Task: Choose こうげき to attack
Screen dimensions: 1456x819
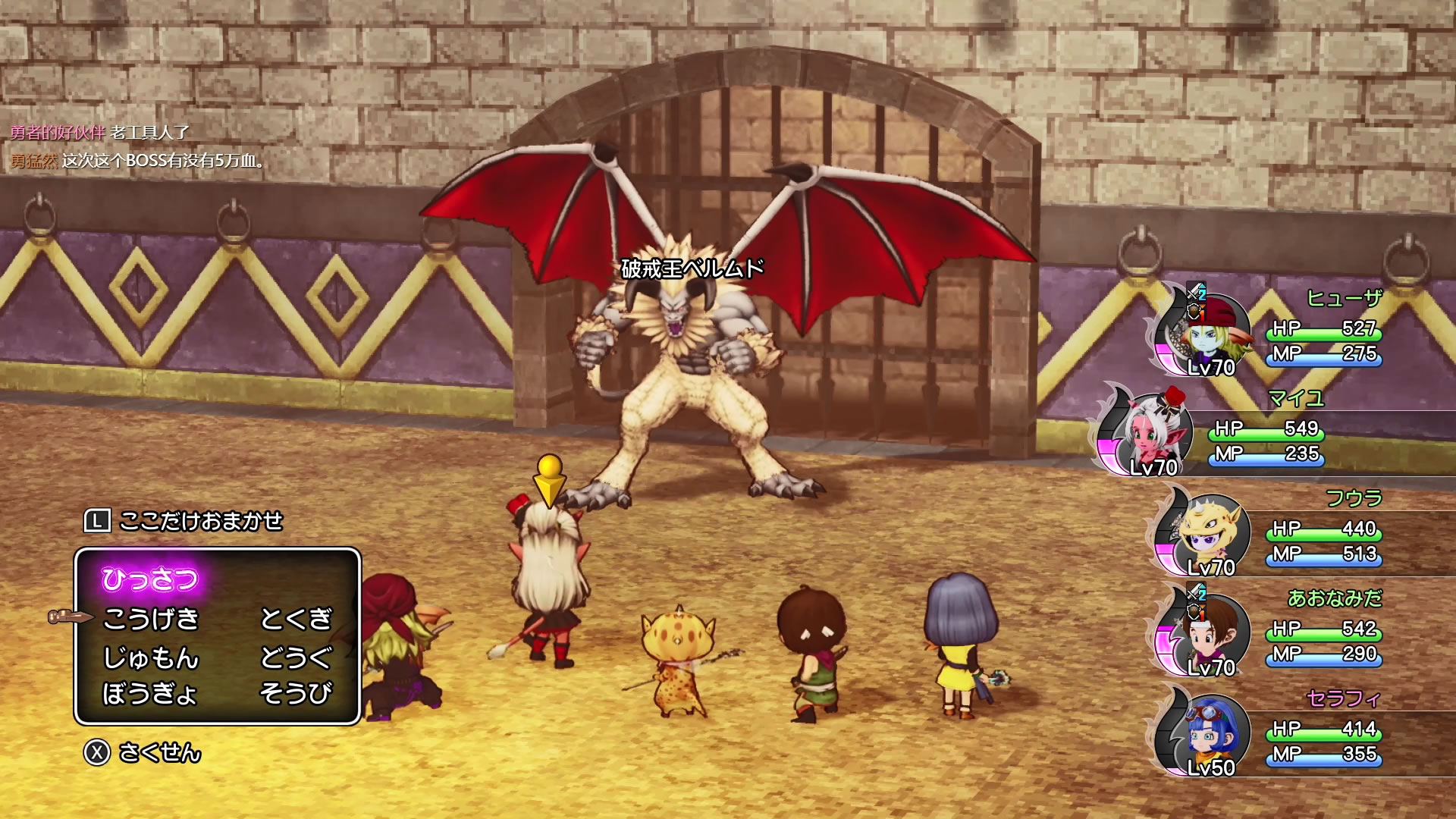Action: (151, 619)
